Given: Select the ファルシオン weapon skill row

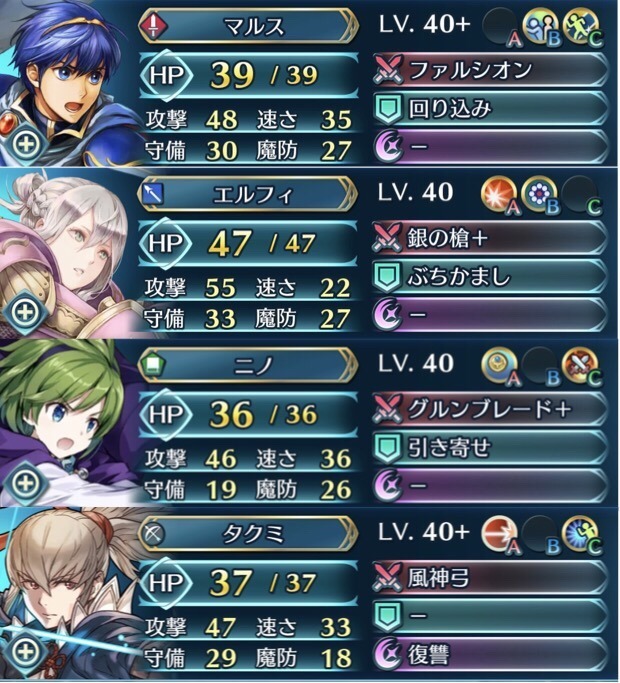Looking at the screenshot, I should click(490, 69).
